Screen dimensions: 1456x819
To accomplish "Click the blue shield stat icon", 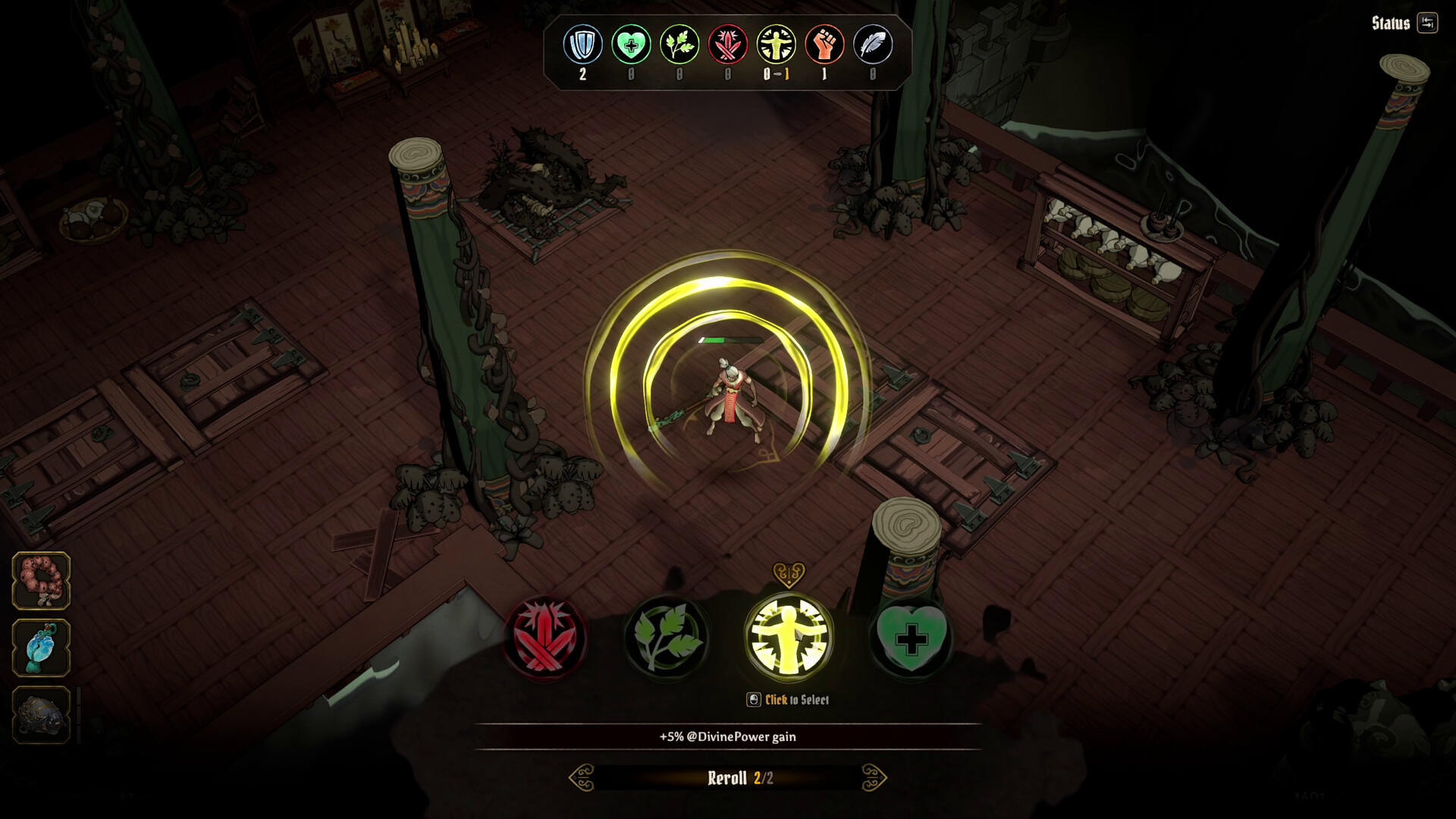I will click(x=582, y=45).
